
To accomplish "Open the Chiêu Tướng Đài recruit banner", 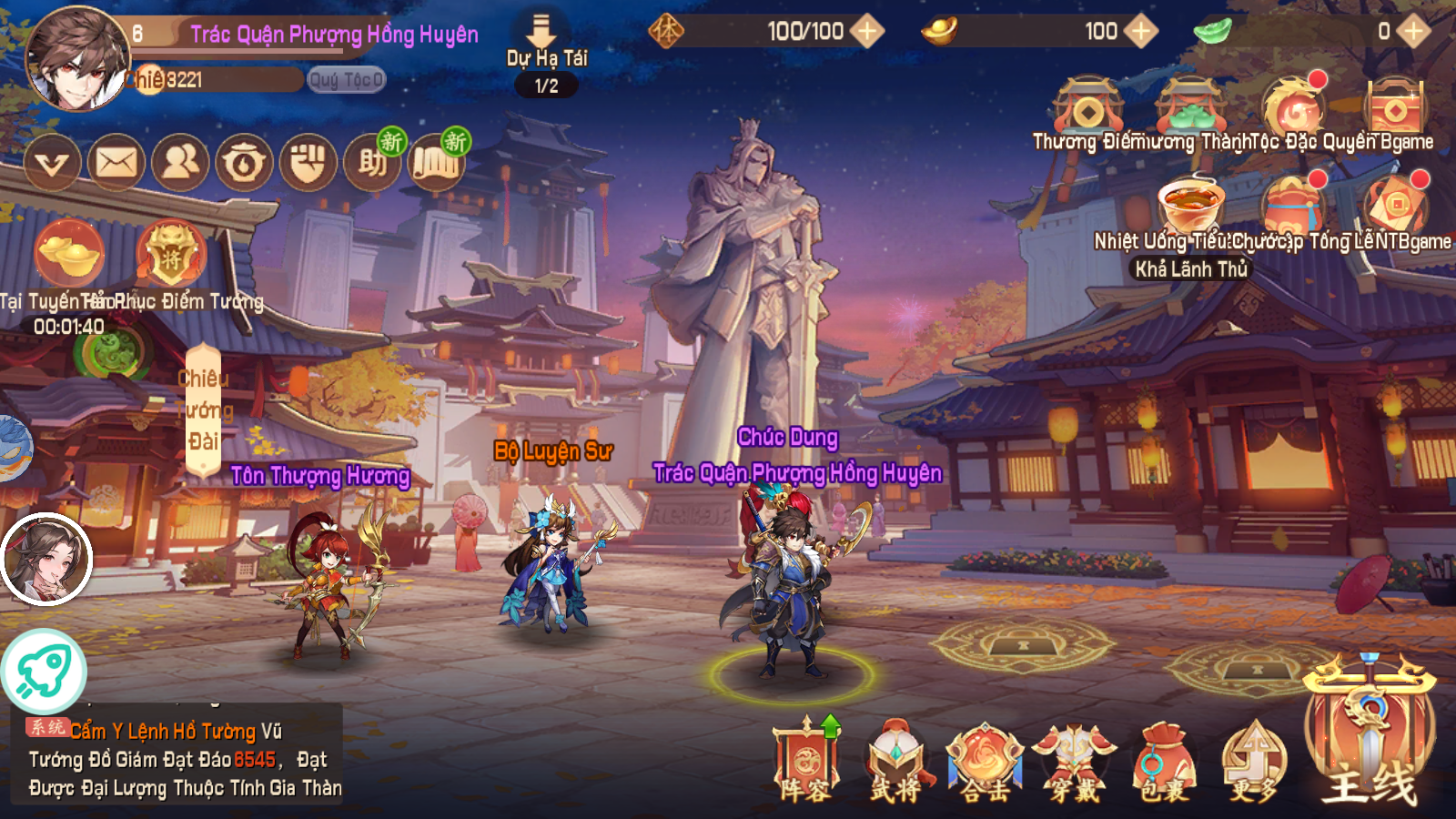I will (203, 409).
